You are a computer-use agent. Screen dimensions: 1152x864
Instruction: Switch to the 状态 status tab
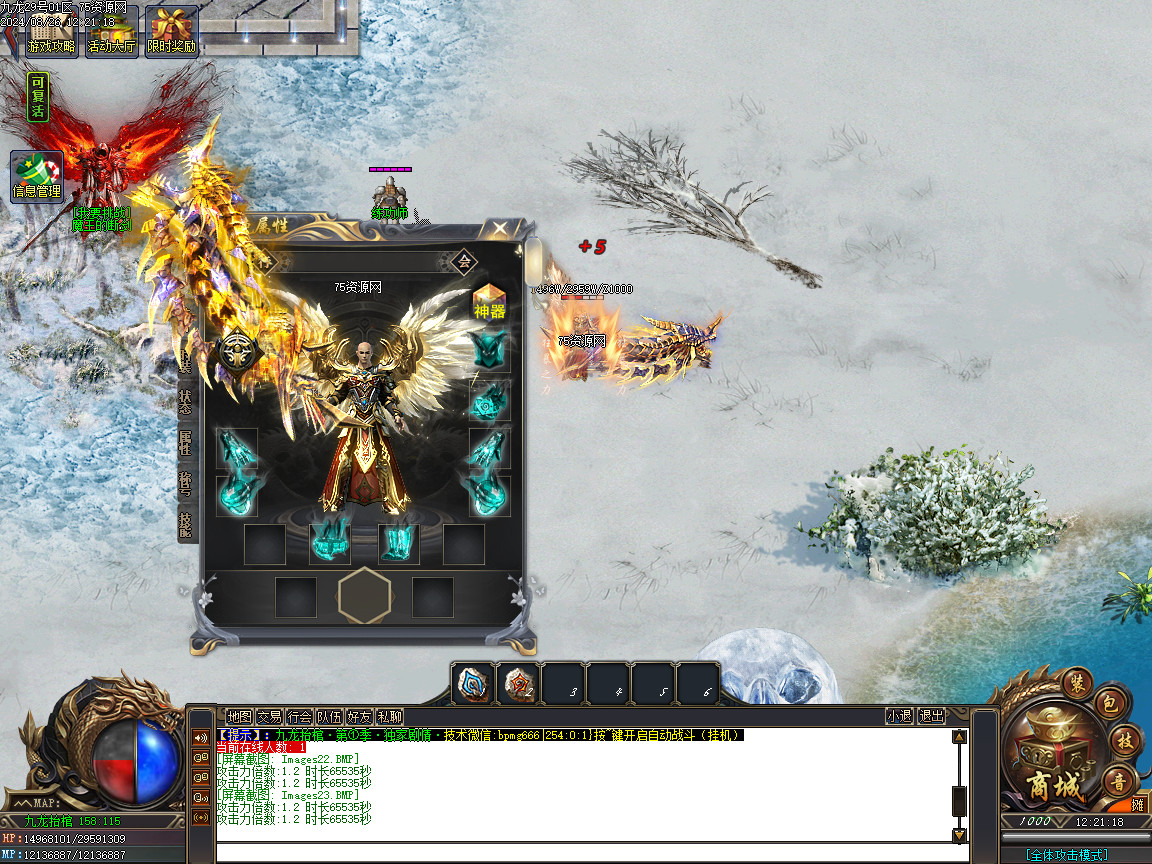pyautogui.click(x=186, y=402)
